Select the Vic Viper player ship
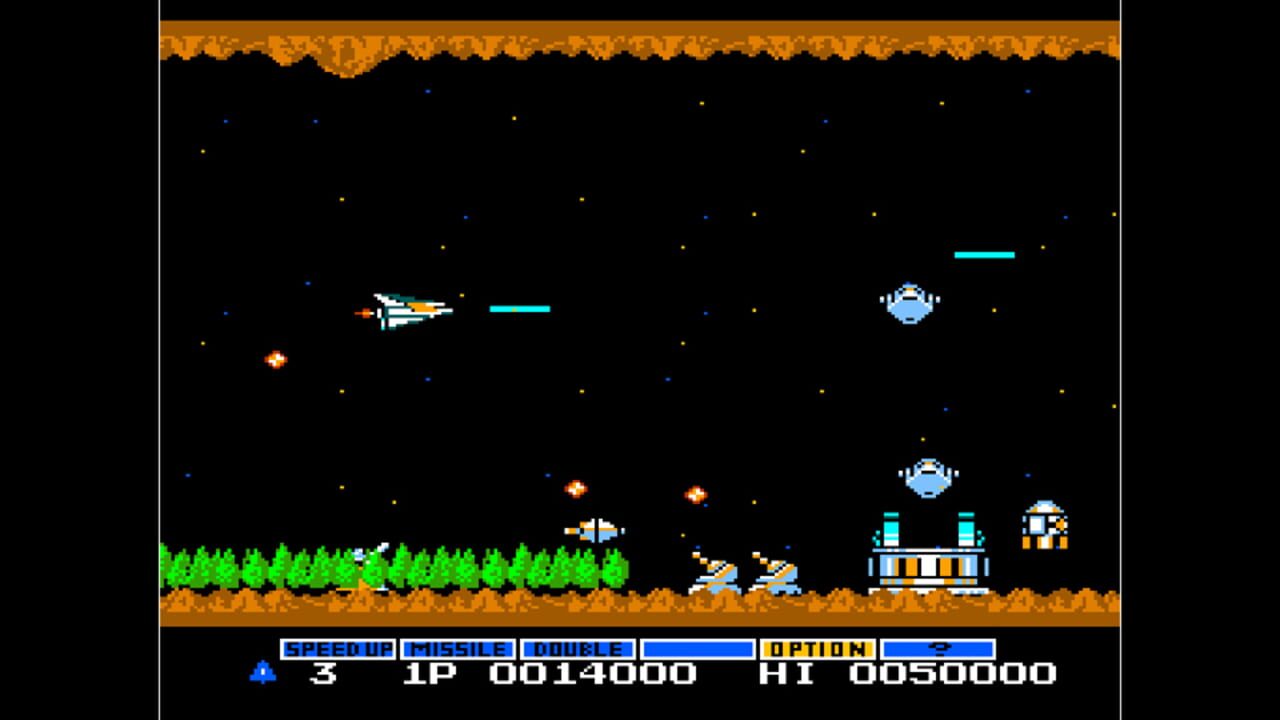Viewport: 1280px width, 720px height. pos(405,310)
